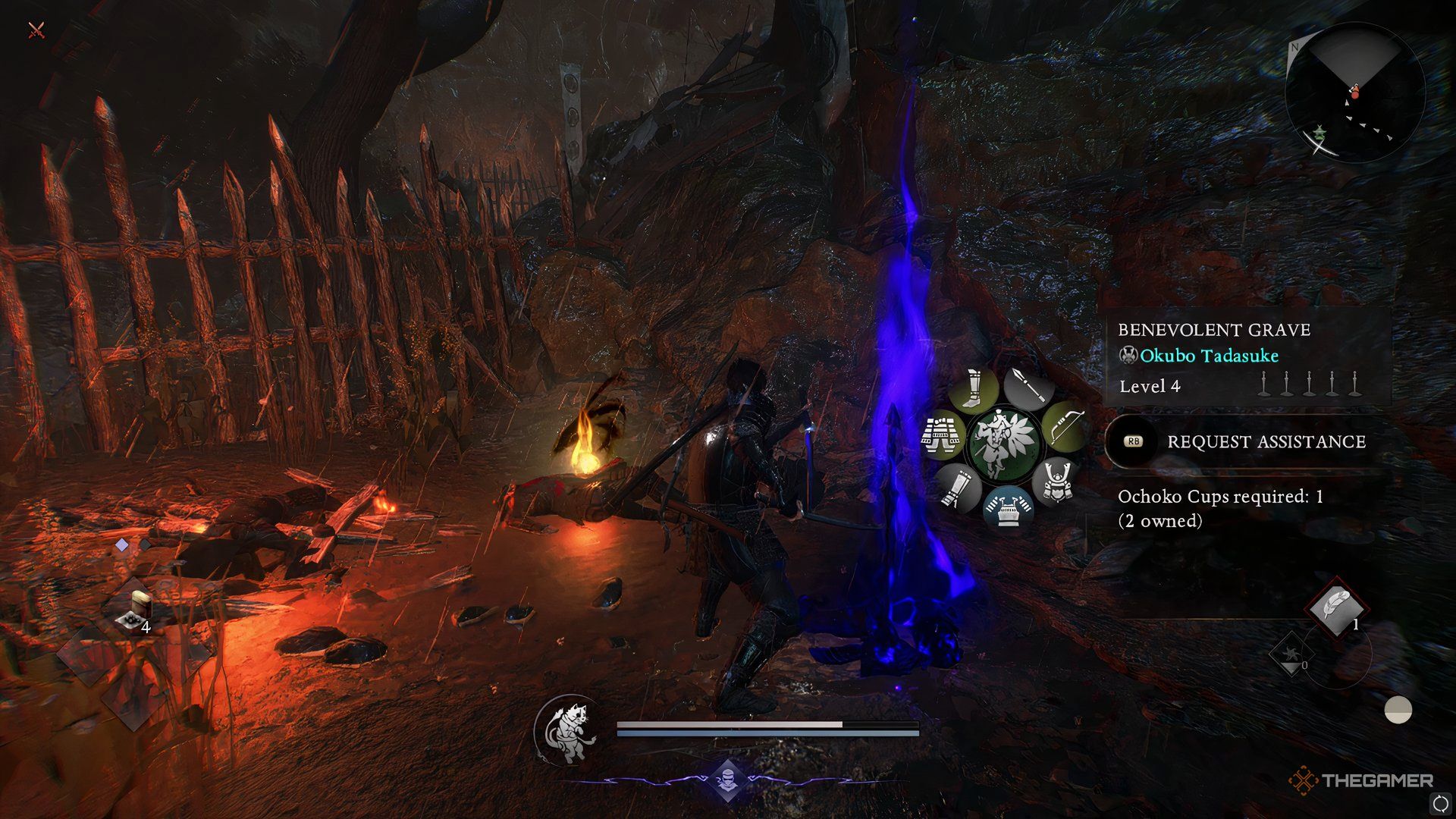Select the shuriken item slot
Image resolution: width=1456 pixels, height=819 pixels.
pos(1290,653)
